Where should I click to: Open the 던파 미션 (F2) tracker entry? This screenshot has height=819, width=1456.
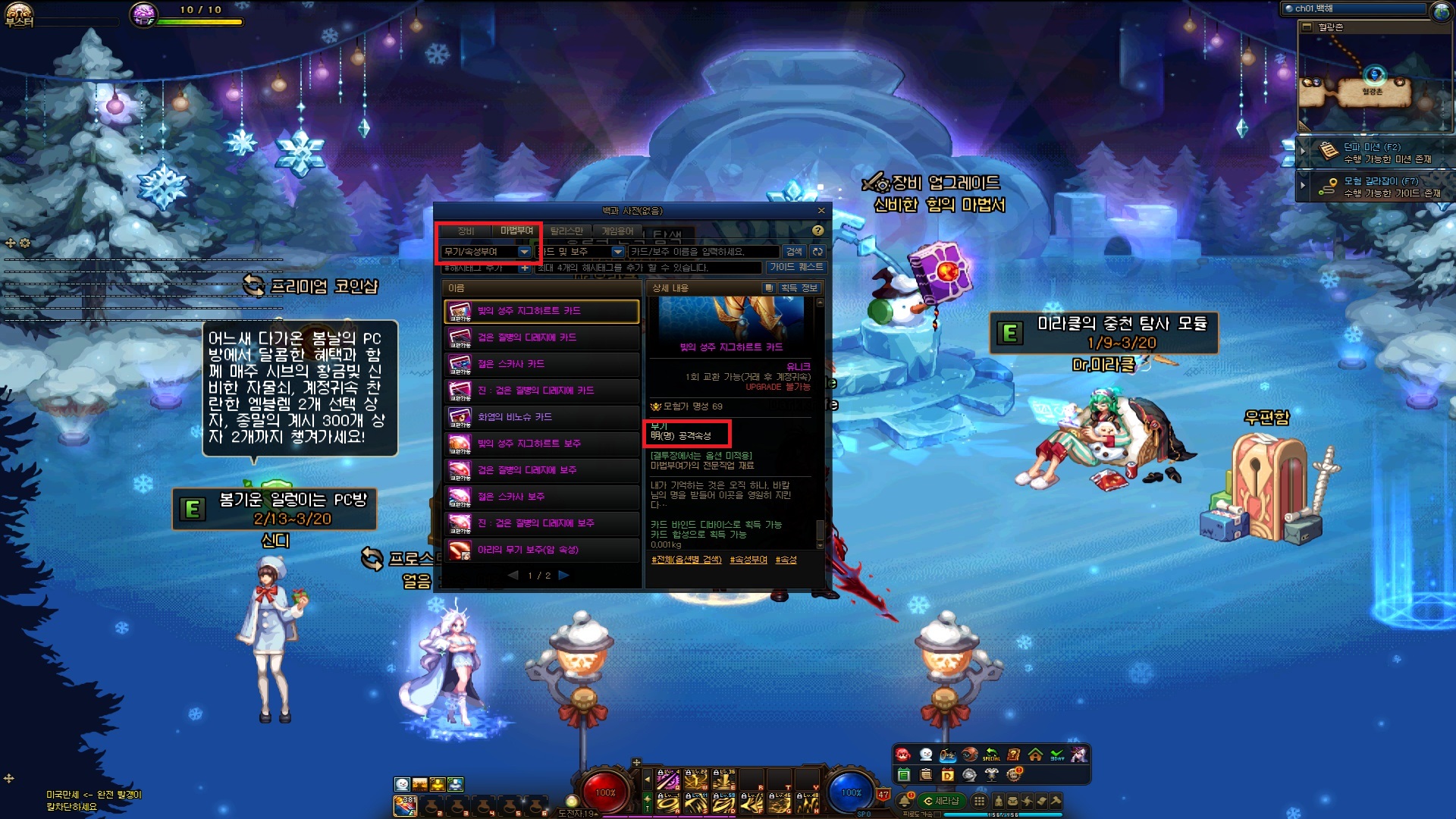tap(1374, 152)
